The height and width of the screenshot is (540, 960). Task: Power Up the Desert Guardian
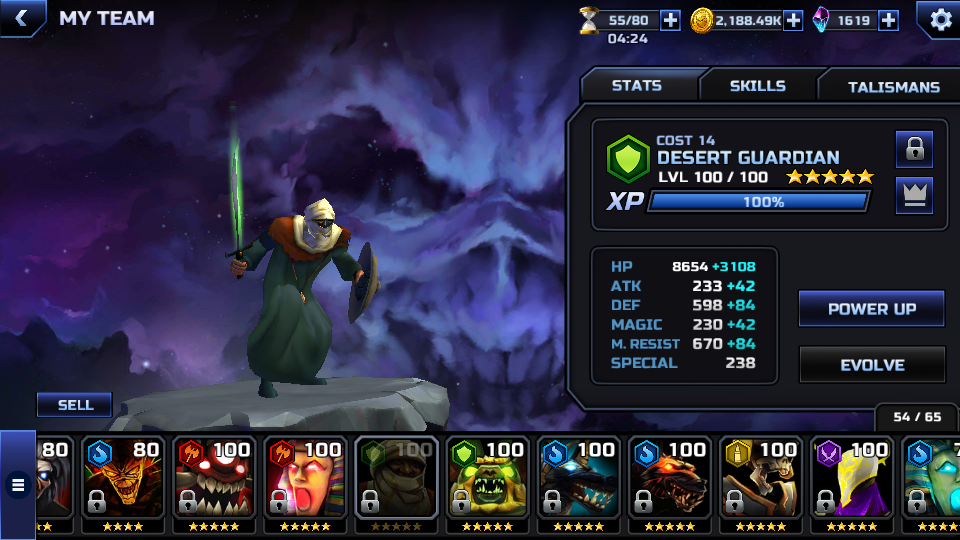click(x=871, y=309)
